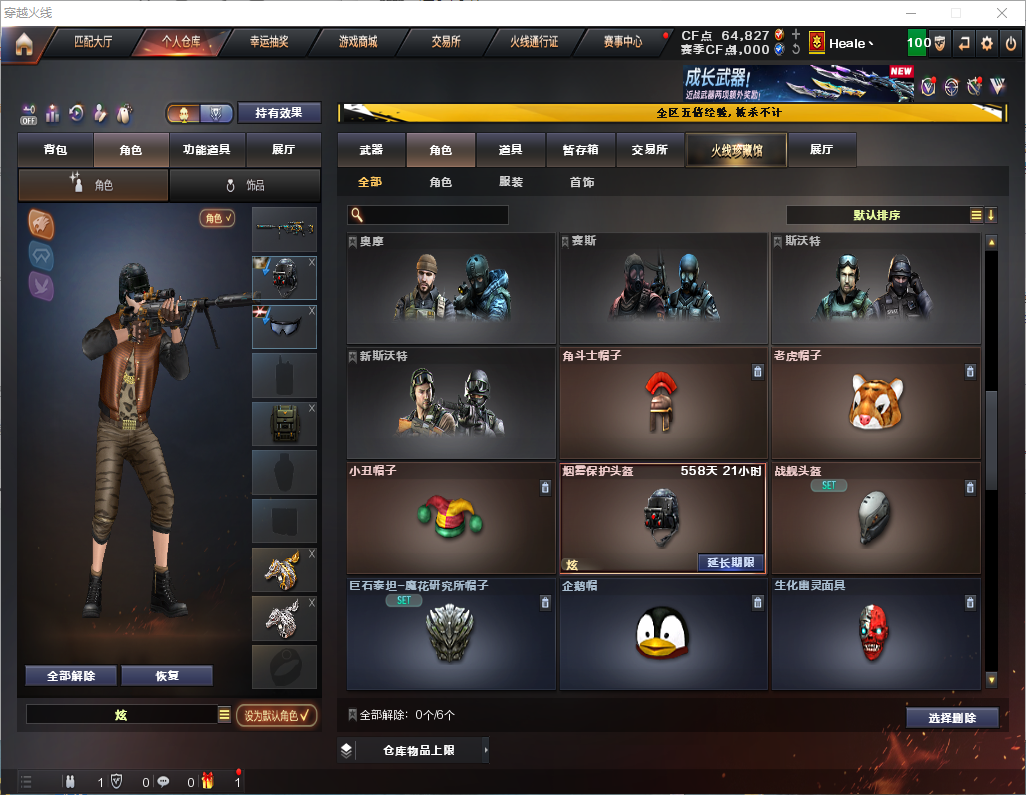Click 延长期限 extend duration button
Viewport: 1026px width, 795px height.
tap(730, 562)
